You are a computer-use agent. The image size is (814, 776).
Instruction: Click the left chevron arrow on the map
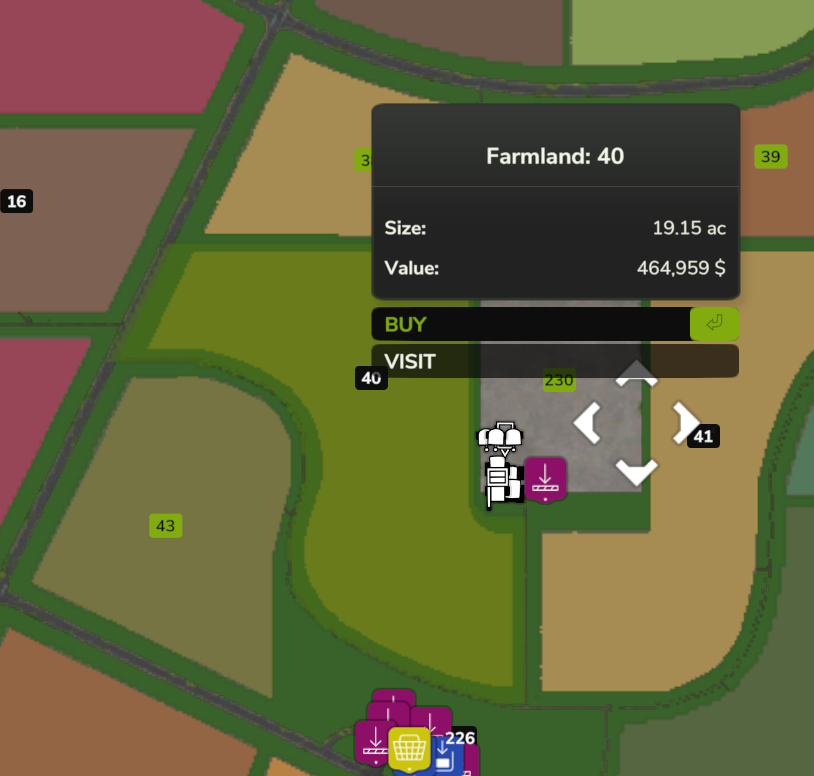click(587, 423)
